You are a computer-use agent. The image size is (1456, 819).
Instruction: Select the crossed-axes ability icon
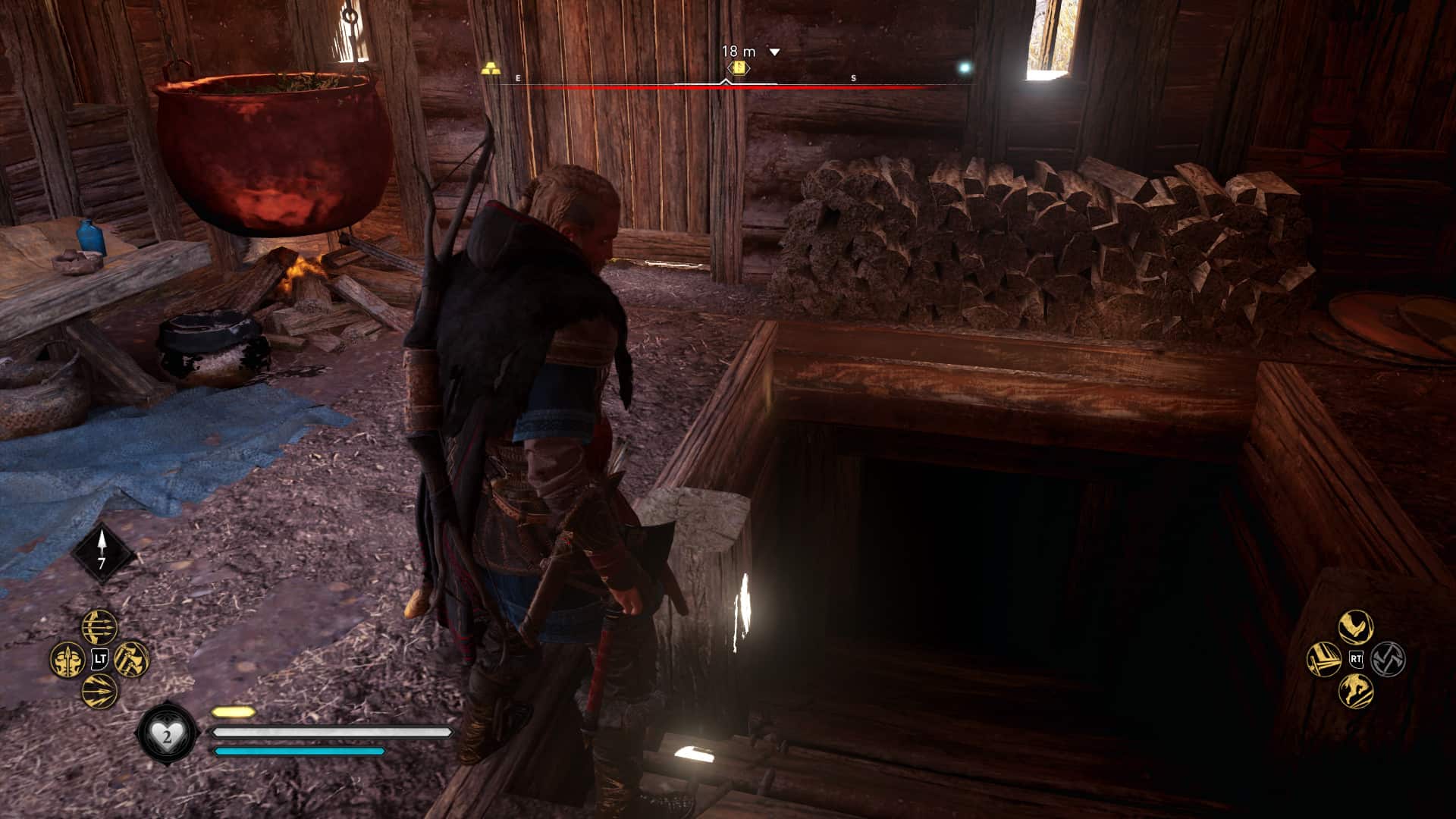1389,659
